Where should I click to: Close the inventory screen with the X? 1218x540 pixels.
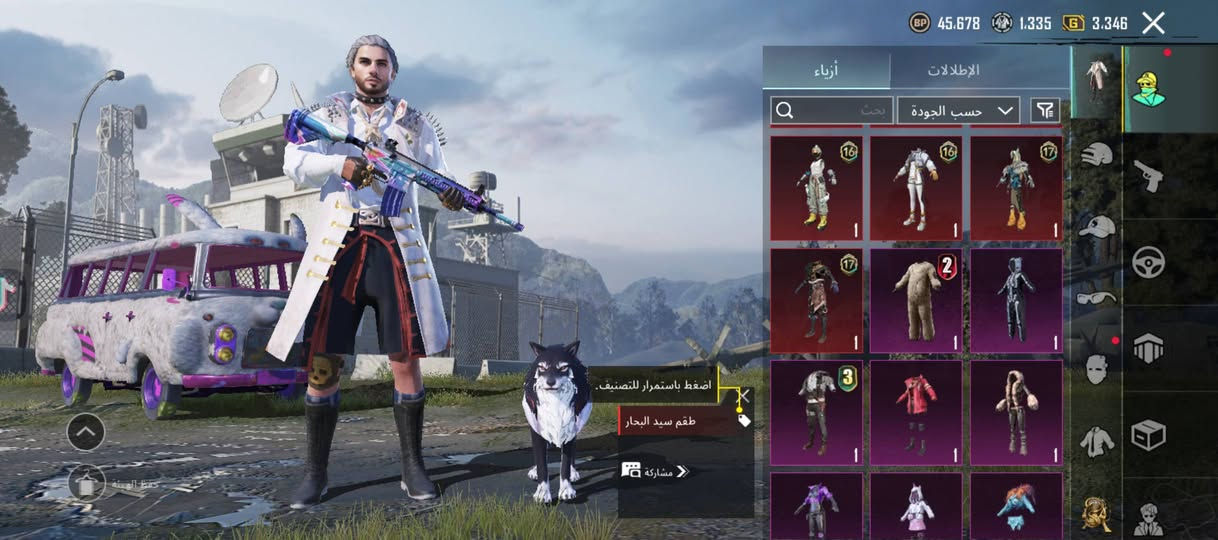pos(1153,23)
